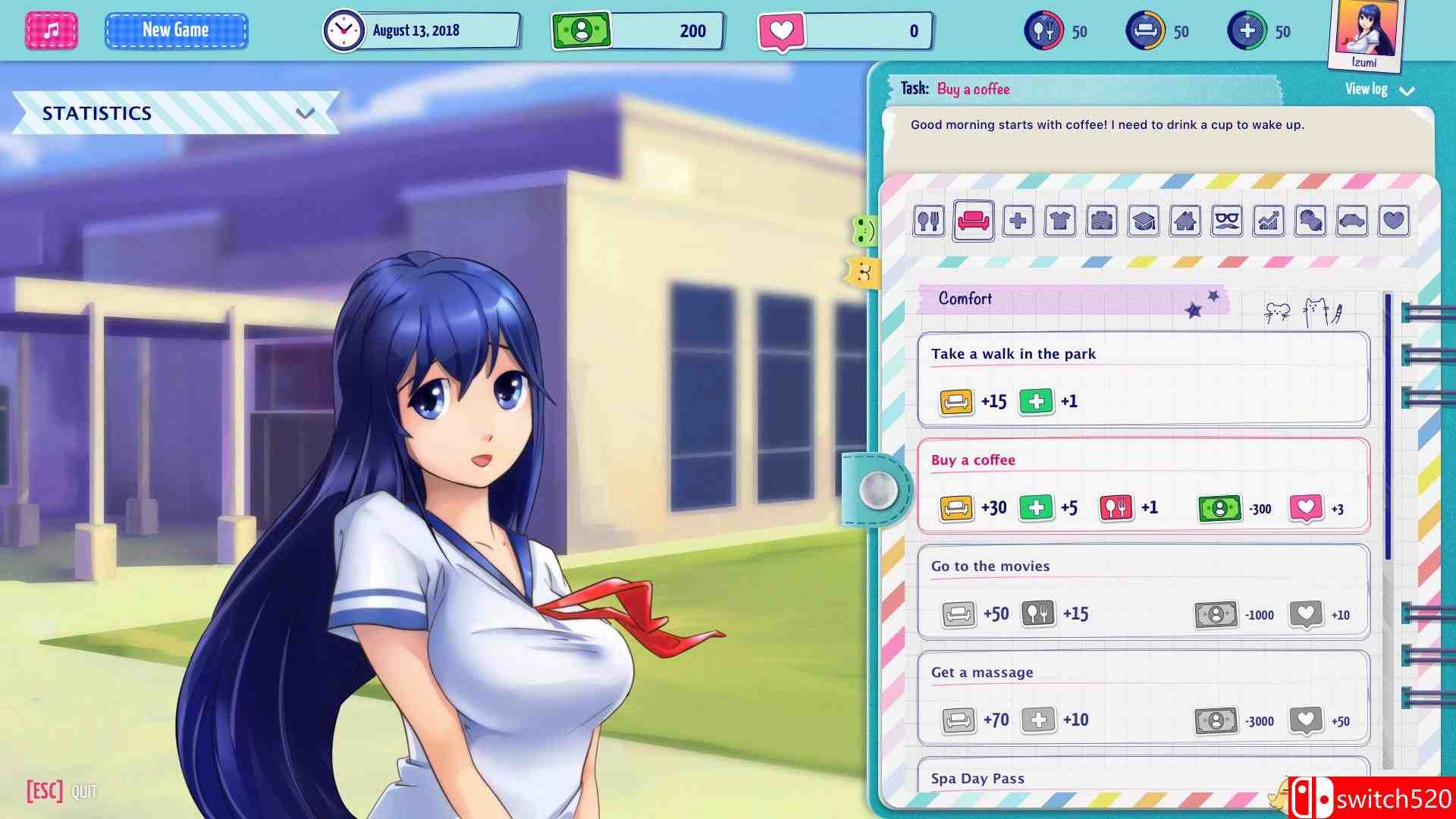Toggle the notebook clasp on the planner edge
1456x819 pixels.
click(x=880, y=491)
